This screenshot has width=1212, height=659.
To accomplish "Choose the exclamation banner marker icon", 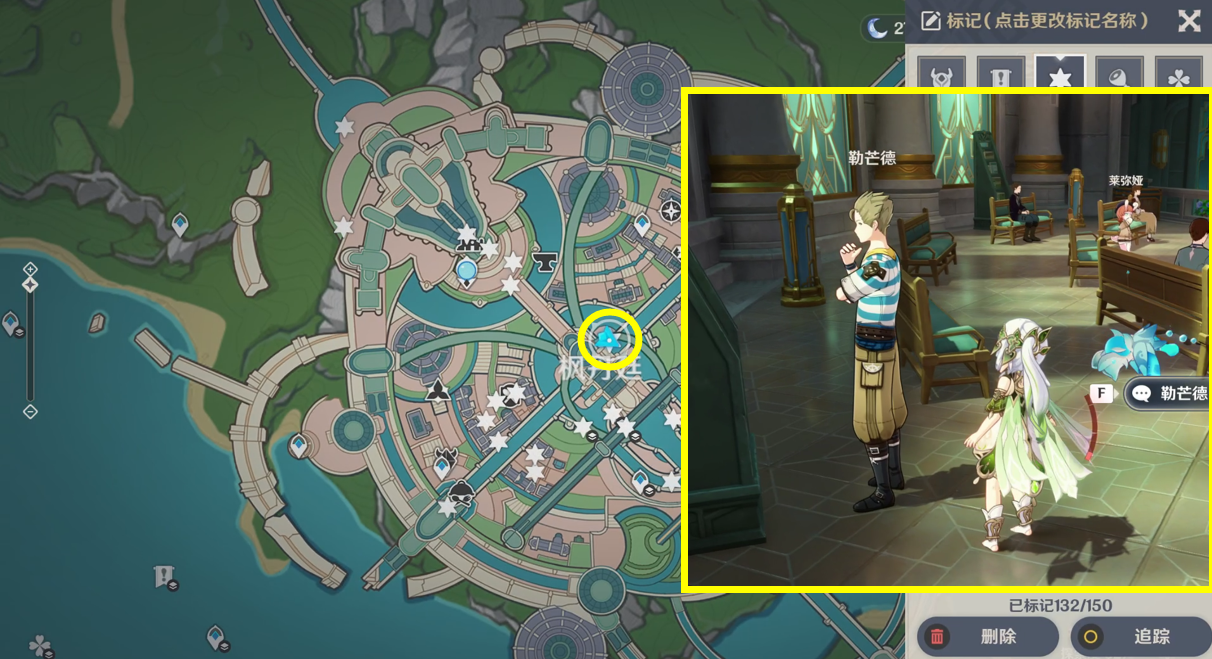I will pyautogui.click(x=1000, y=76).
